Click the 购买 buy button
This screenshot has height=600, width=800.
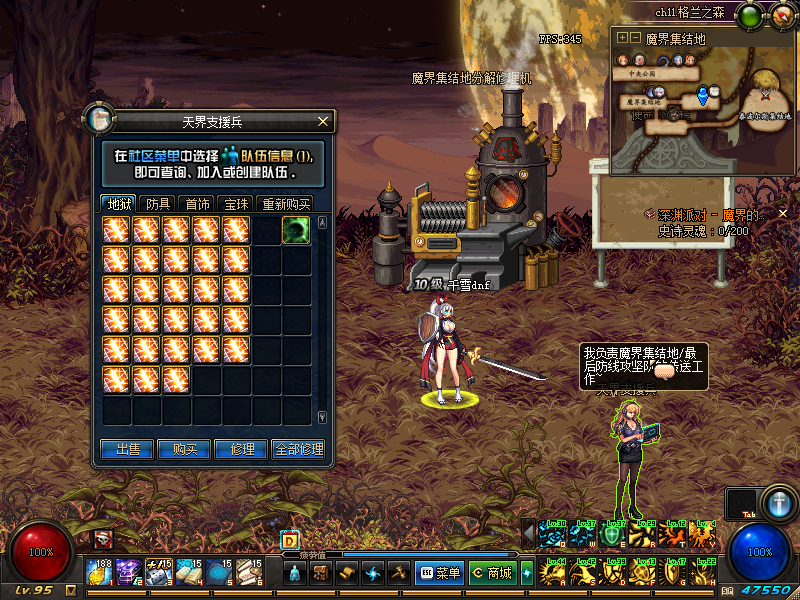[185, 450]
